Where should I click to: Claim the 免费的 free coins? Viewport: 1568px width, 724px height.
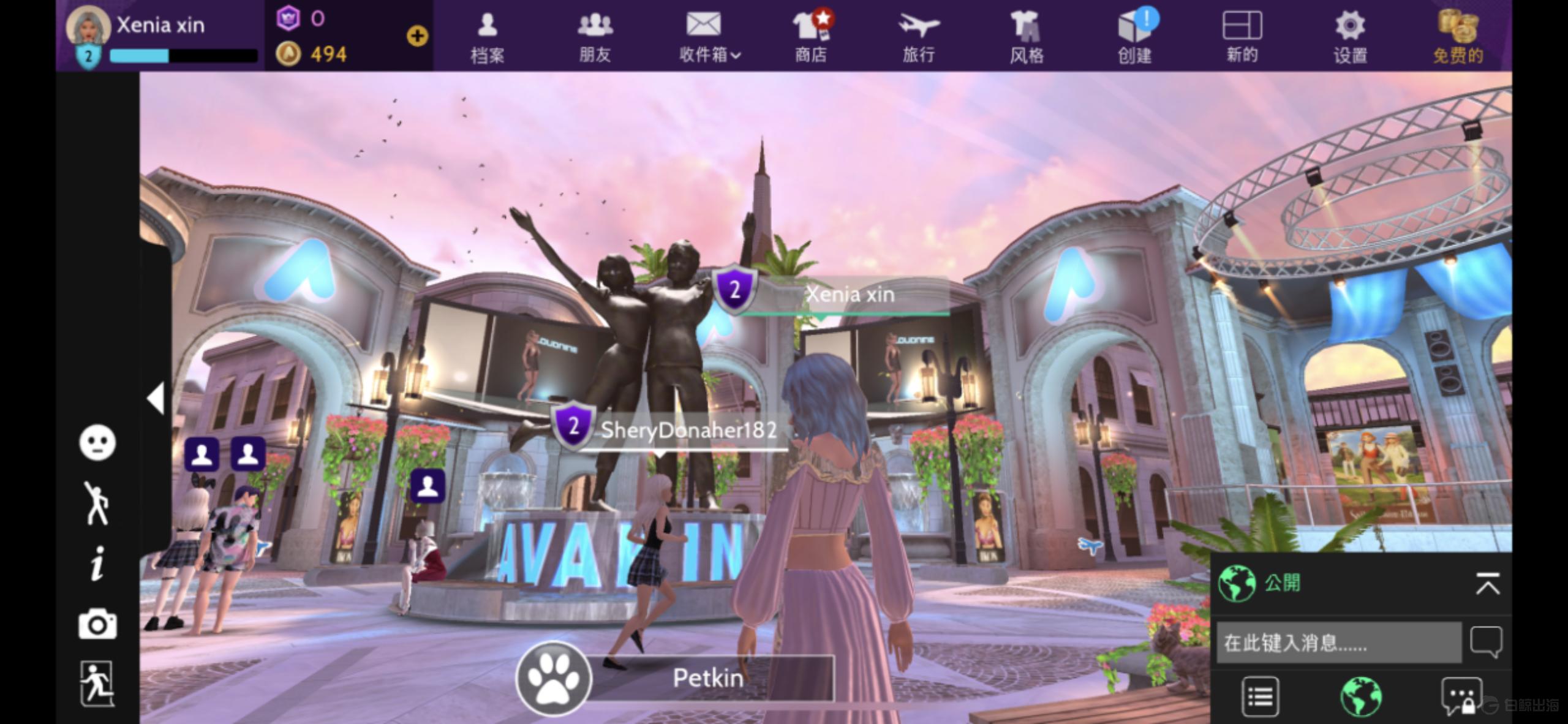coord(1458,37)
